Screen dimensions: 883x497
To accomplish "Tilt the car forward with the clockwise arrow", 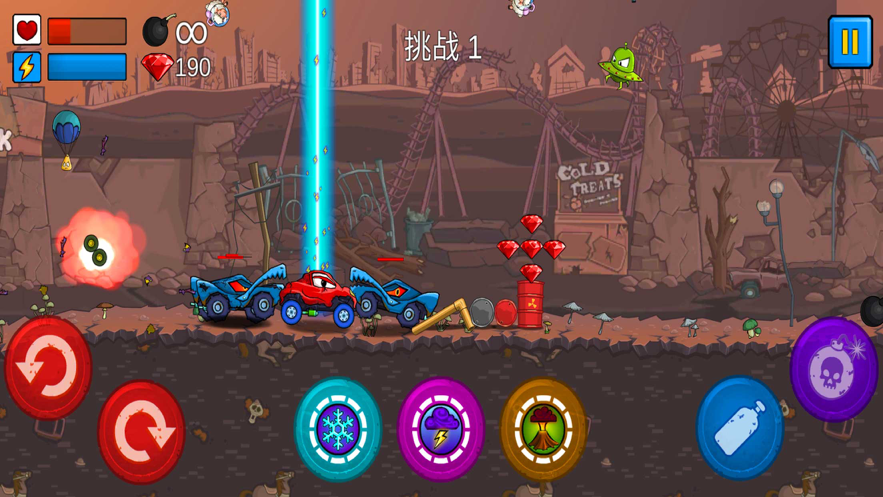I will click(141, 432).
